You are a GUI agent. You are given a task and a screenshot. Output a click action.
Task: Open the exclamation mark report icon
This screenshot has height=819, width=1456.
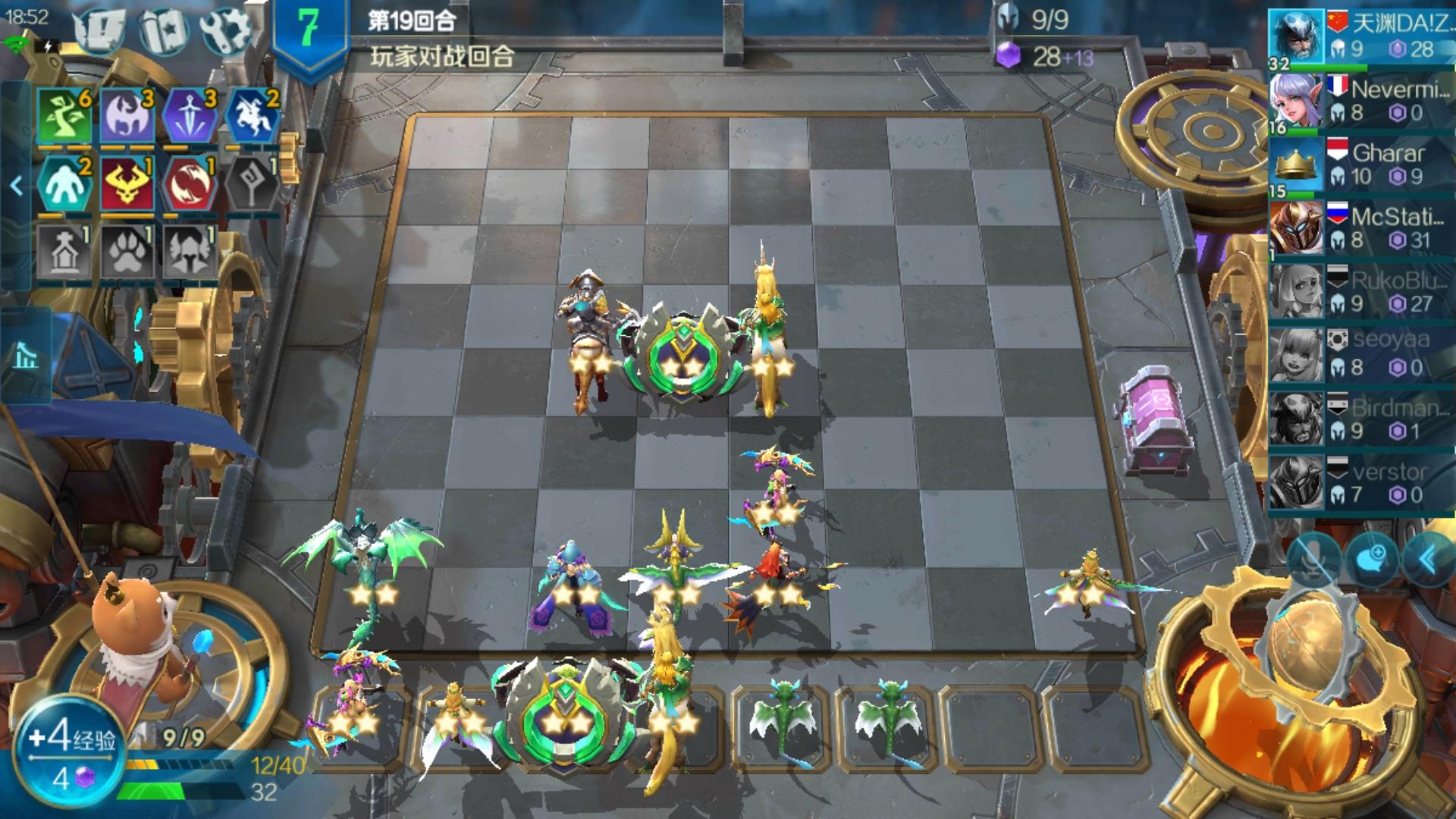coord(101,32)
